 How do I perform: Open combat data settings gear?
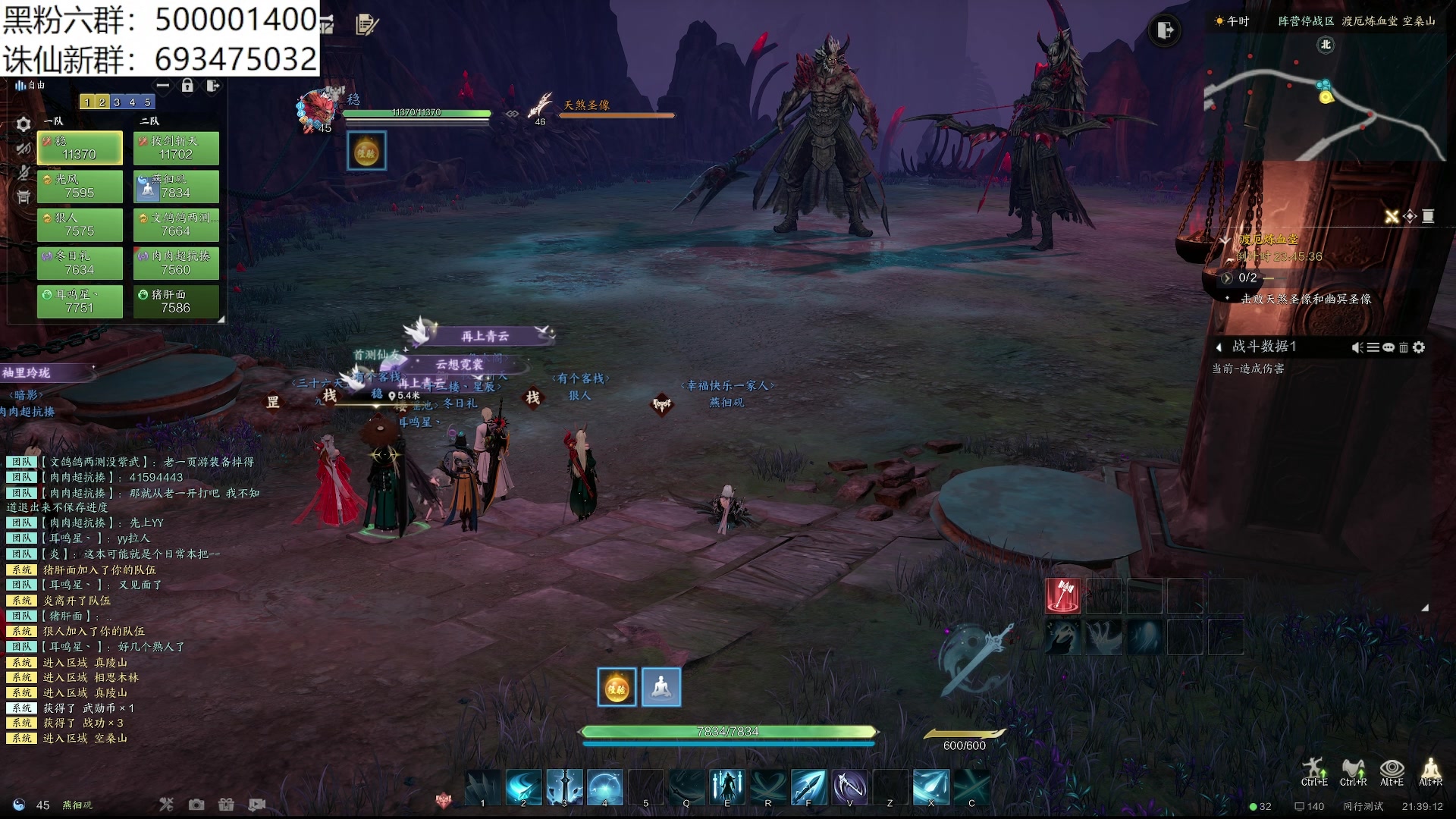pos(1419,347)
